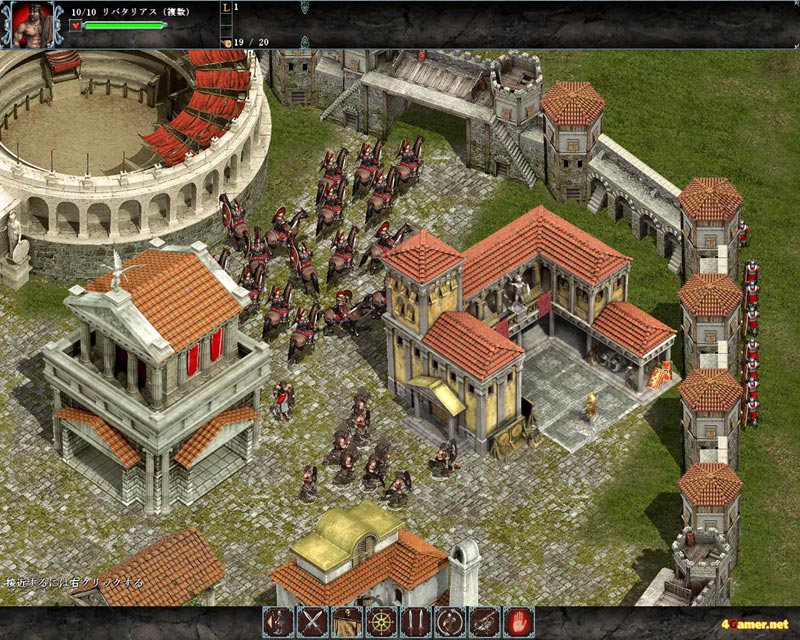Click the two upright swords command
Viewport: 800px width, 640px height.
[415, 622]
